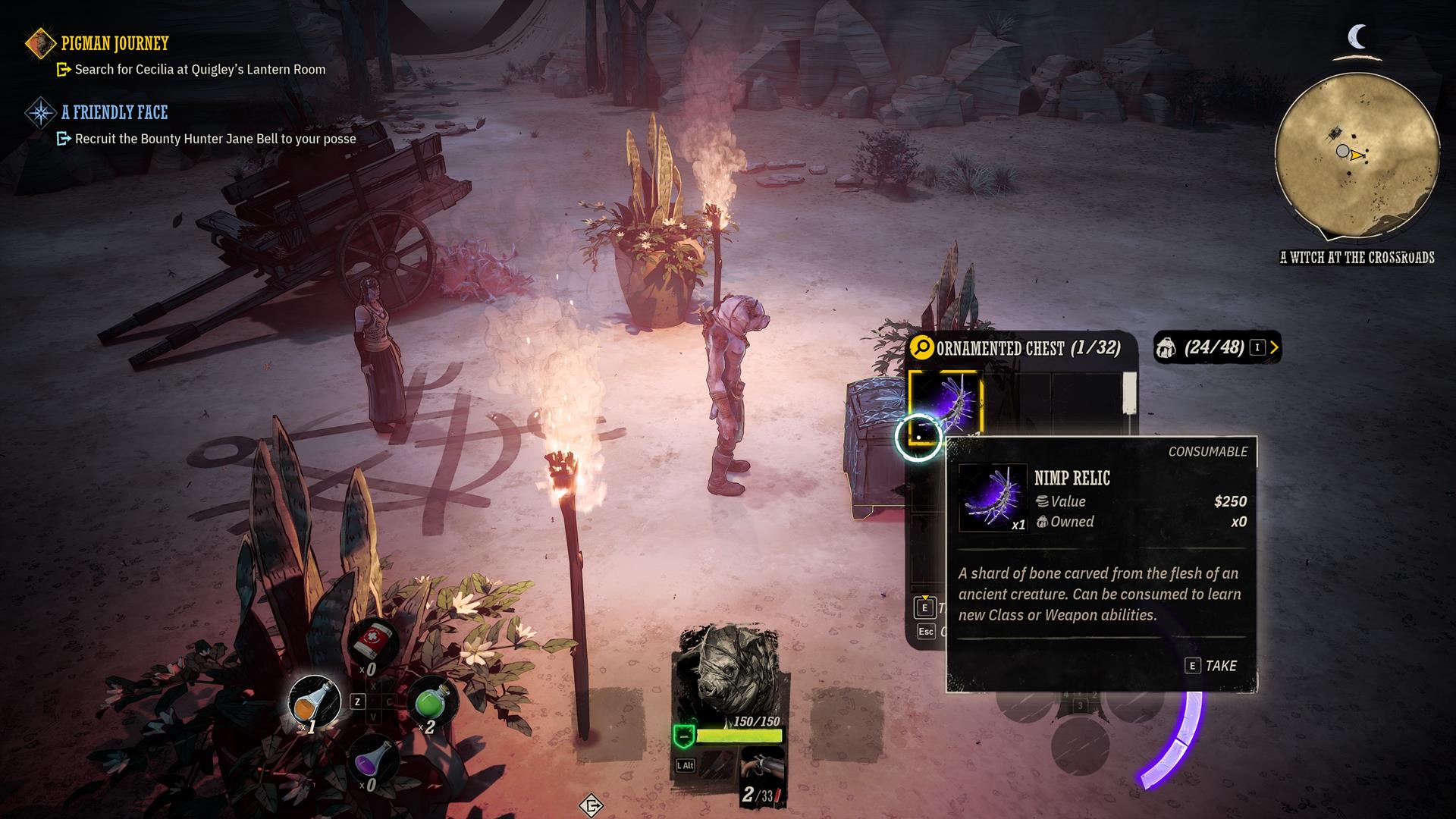Take the Nimp Relic from the tooltip
This screenshot has width=1456, height=819.
pos(1211,666)
